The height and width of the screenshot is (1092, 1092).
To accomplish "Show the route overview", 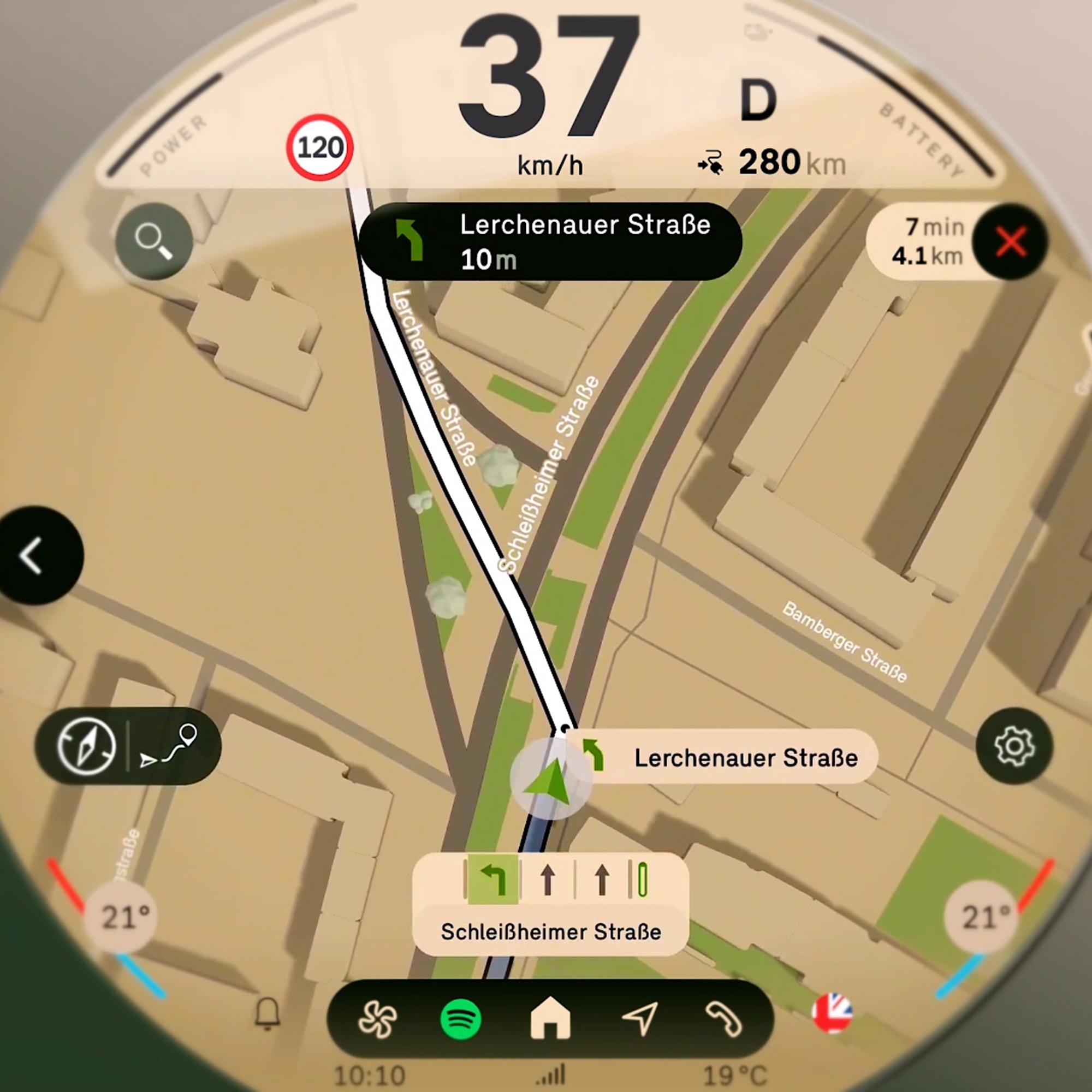I will pyautogui.click(x=171, y=746).
